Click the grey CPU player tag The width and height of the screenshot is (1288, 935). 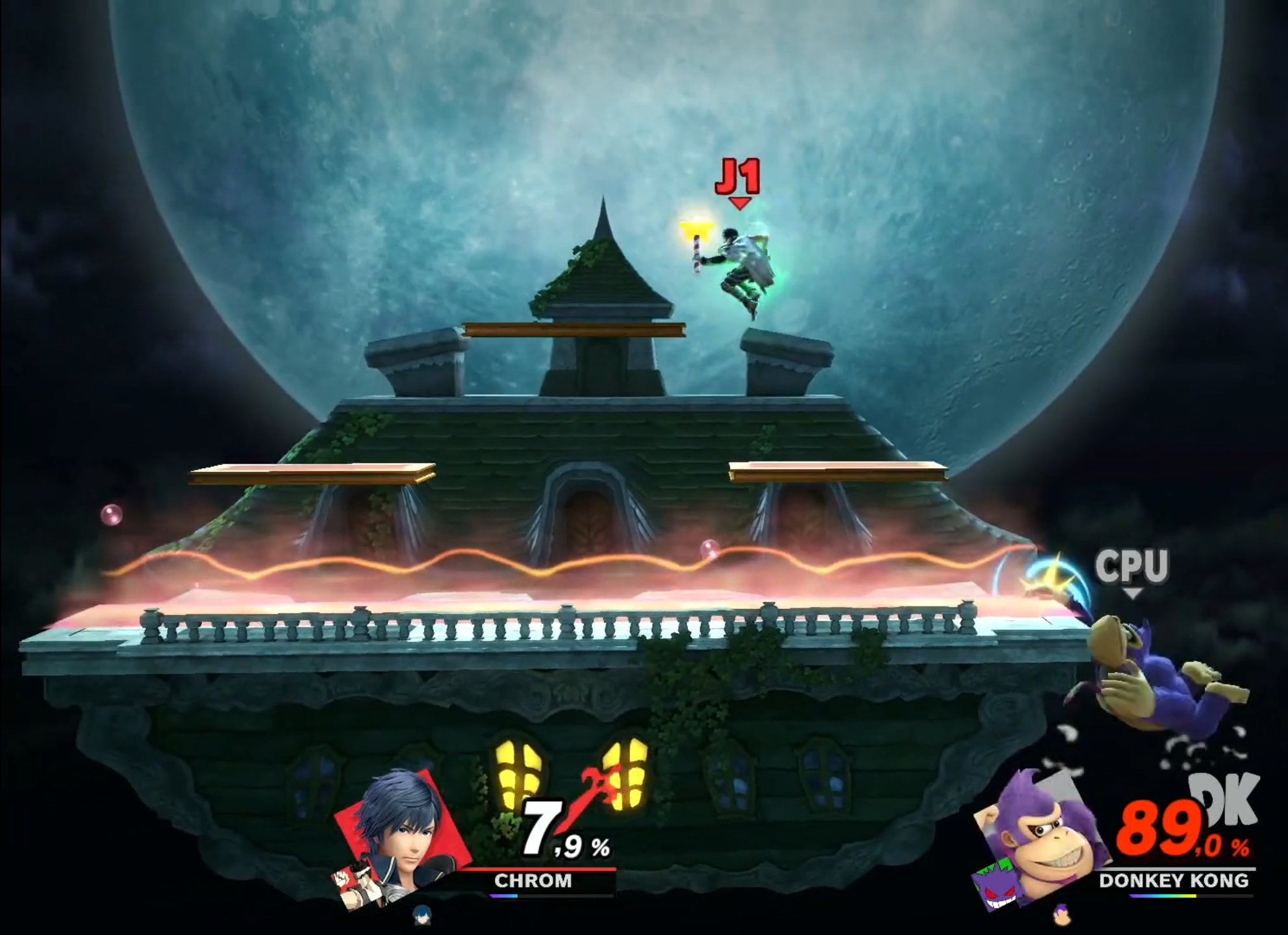[x=1132, y=566]
